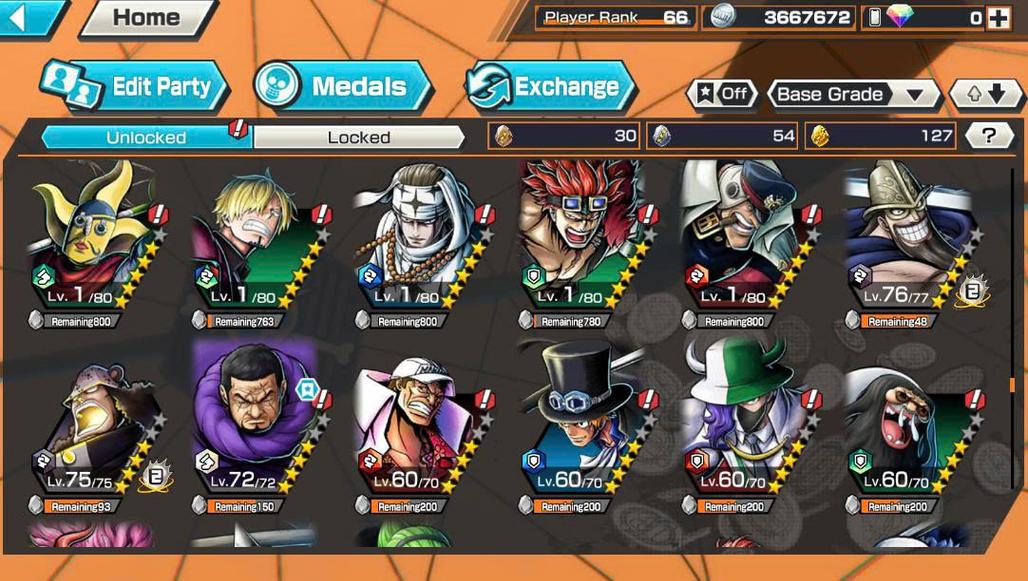Viewport: 1028px width, 581px height.
Task: Switch to the Unlocked tab
Action: 146,137
